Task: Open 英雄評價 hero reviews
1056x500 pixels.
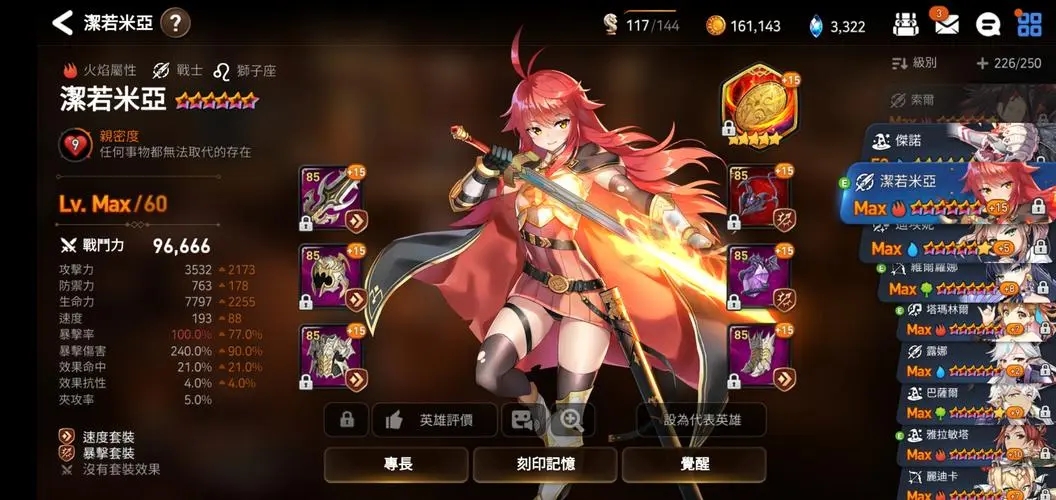Action: click(x=435, y=420)
